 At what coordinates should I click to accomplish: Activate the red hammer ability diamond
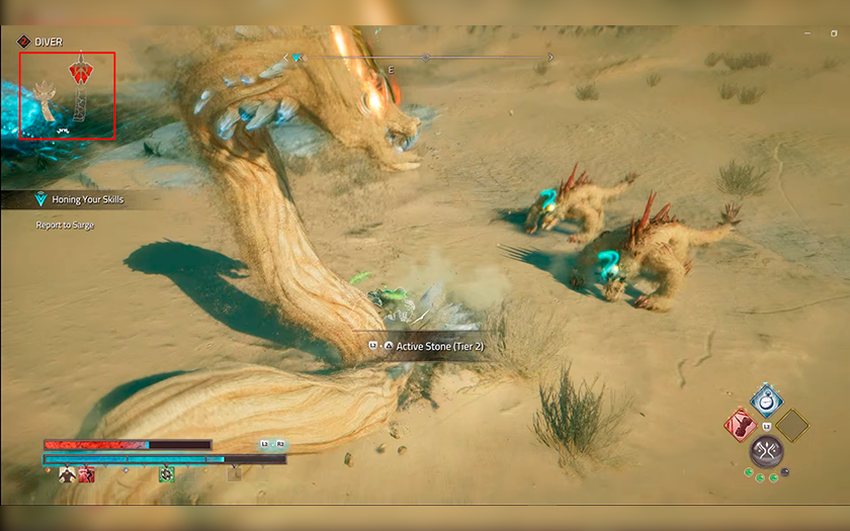pyautogui.click(x=741, y=425)
